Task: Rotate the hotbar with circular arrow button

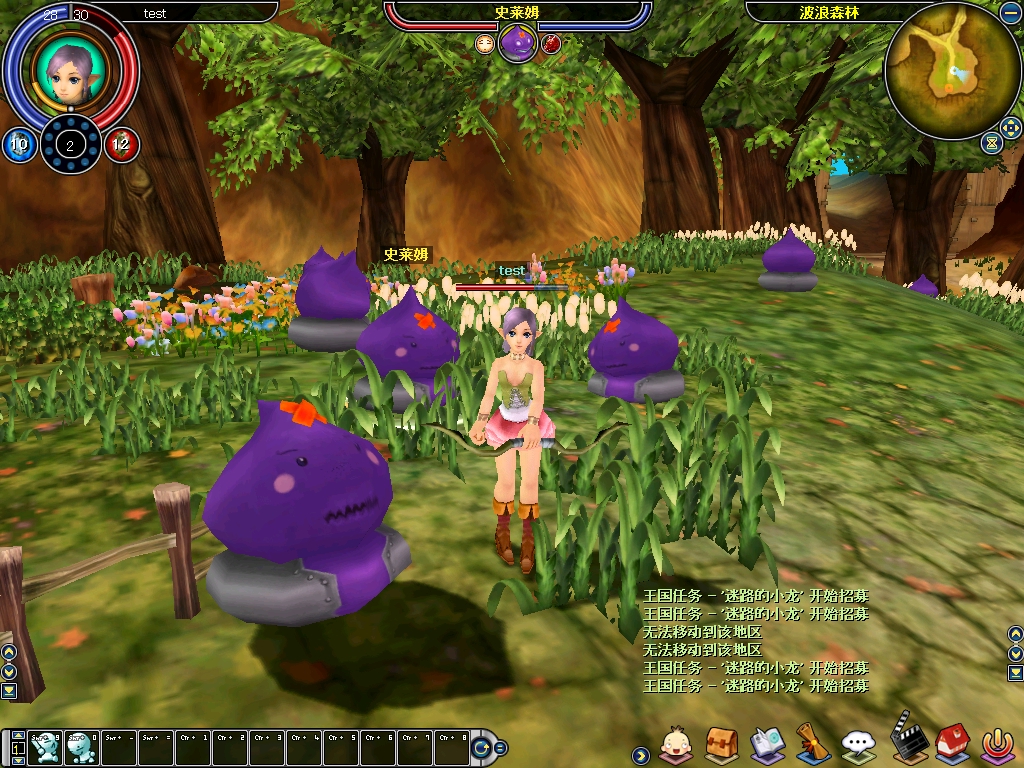Action: coord(482,747)
